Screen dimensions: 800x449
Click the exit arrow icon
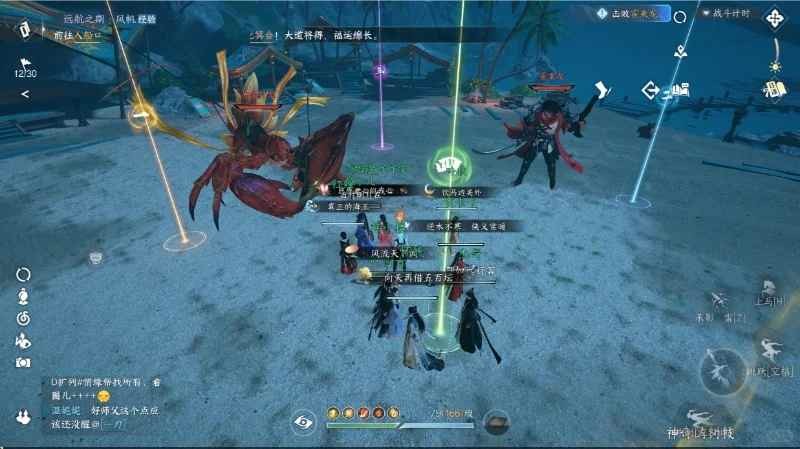click(651, 91)
